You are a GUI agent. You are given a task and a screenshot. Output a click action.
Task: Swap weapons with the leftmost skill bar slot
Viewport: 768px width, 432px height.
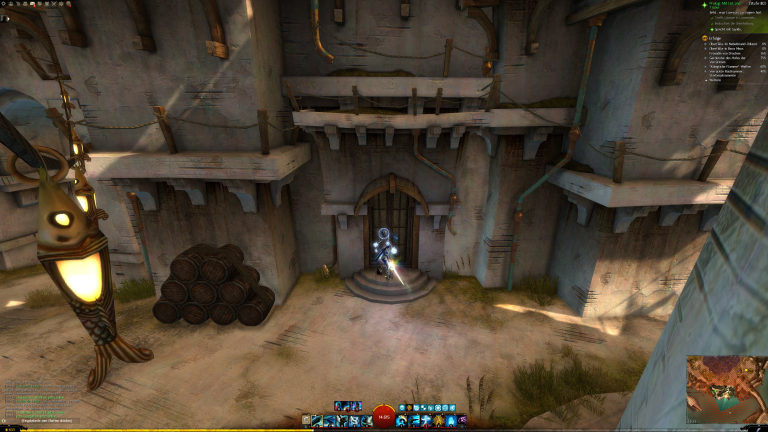(306, 421)
